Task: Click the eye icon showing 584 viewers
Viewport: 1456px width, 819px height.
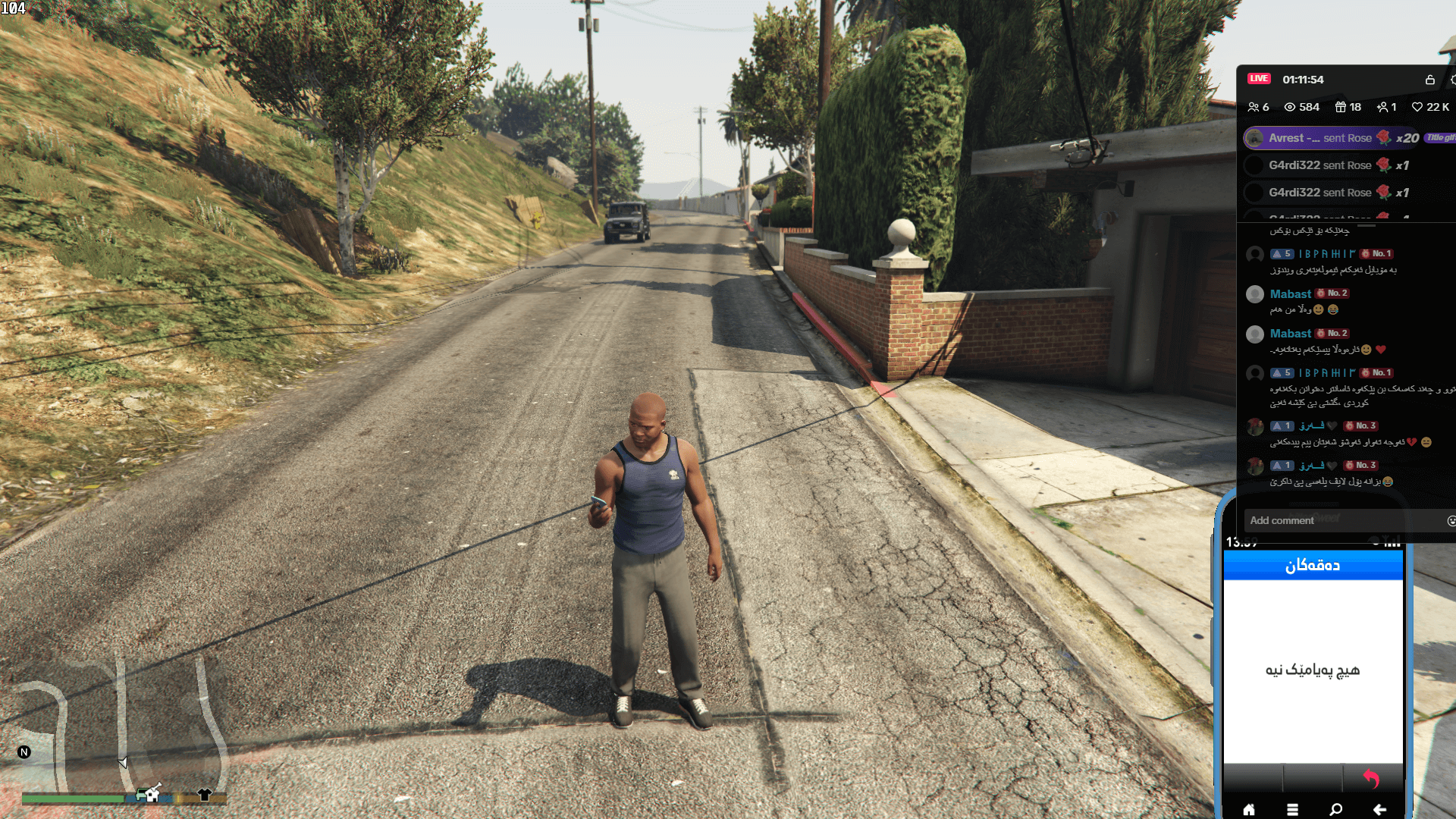Action: click(1291, 107)
